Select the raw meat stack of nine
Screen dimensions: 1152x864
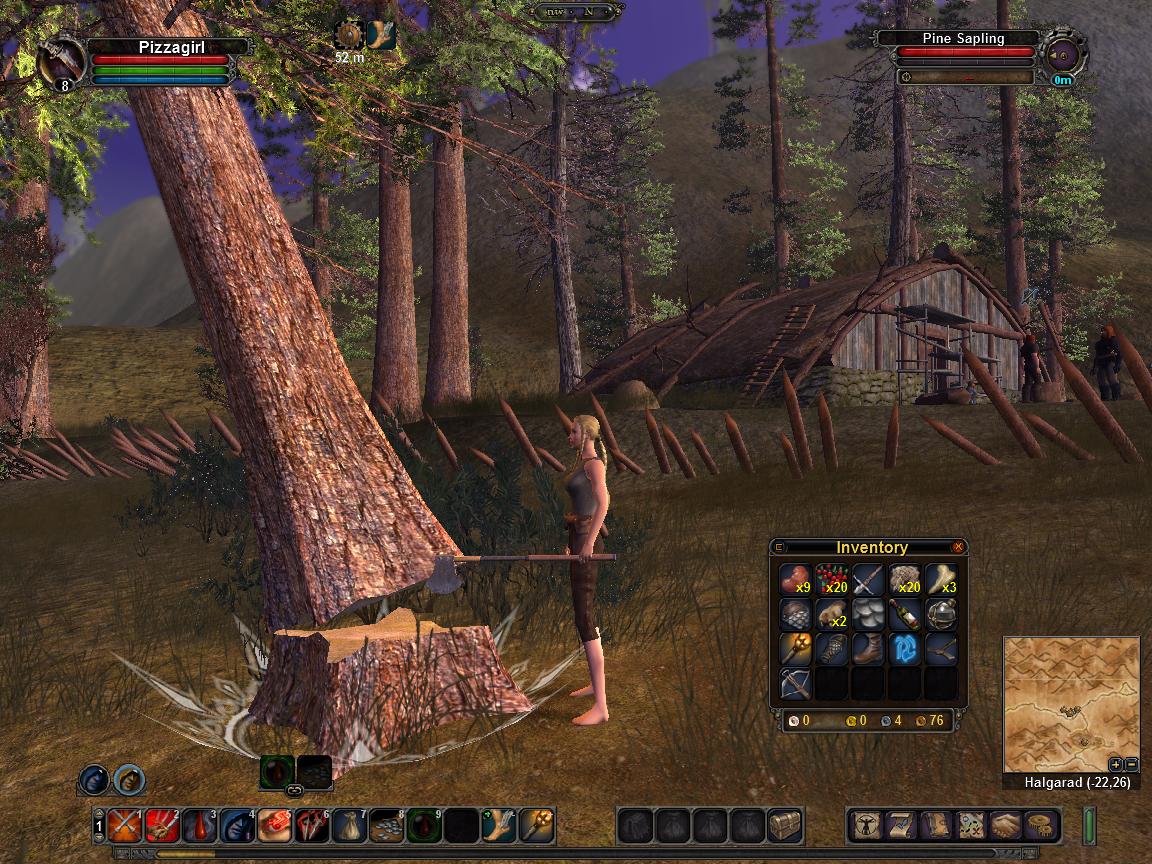point(796,580)
